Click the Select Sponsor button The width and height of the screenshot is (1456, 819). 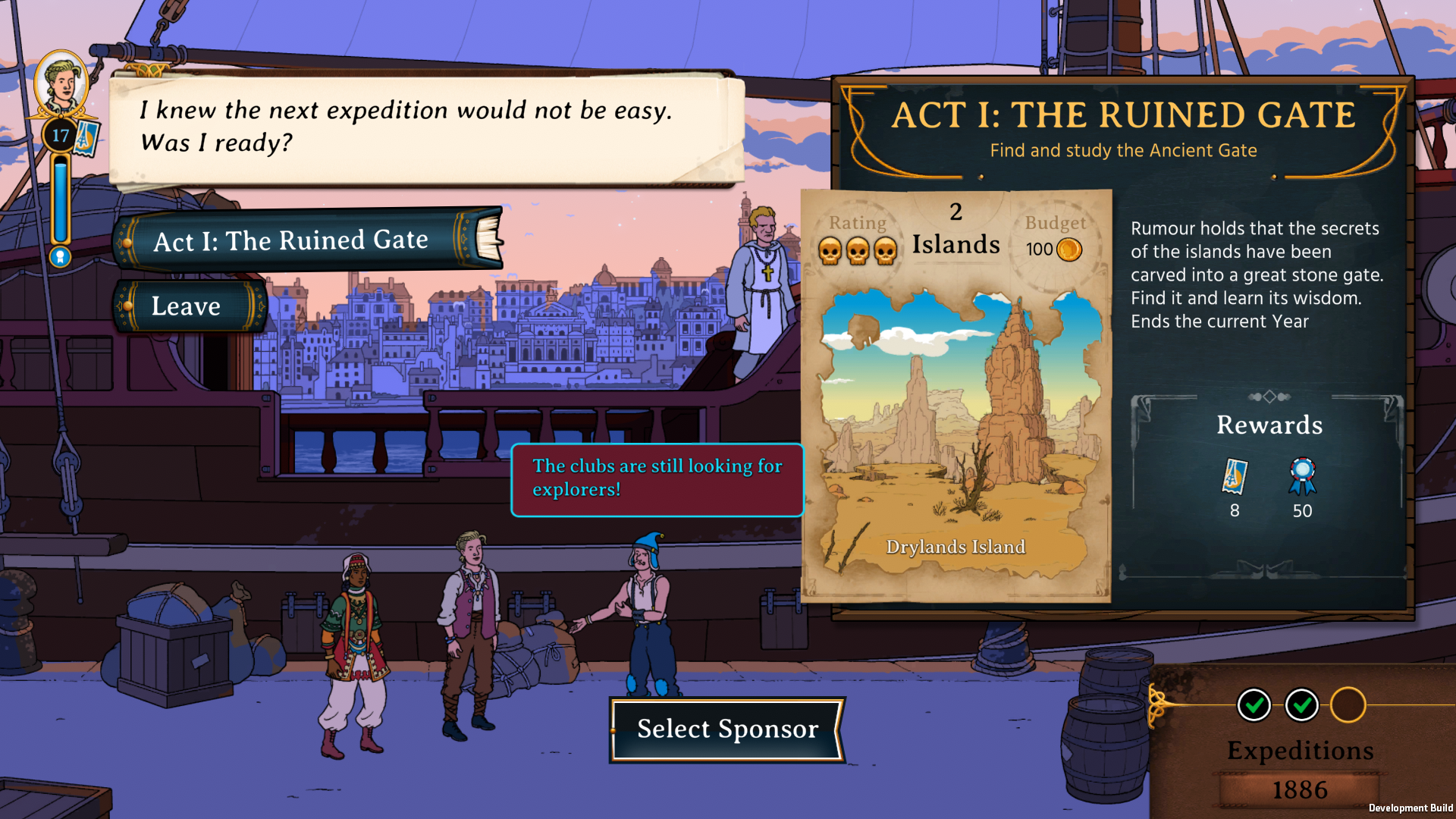click(727, 729)
